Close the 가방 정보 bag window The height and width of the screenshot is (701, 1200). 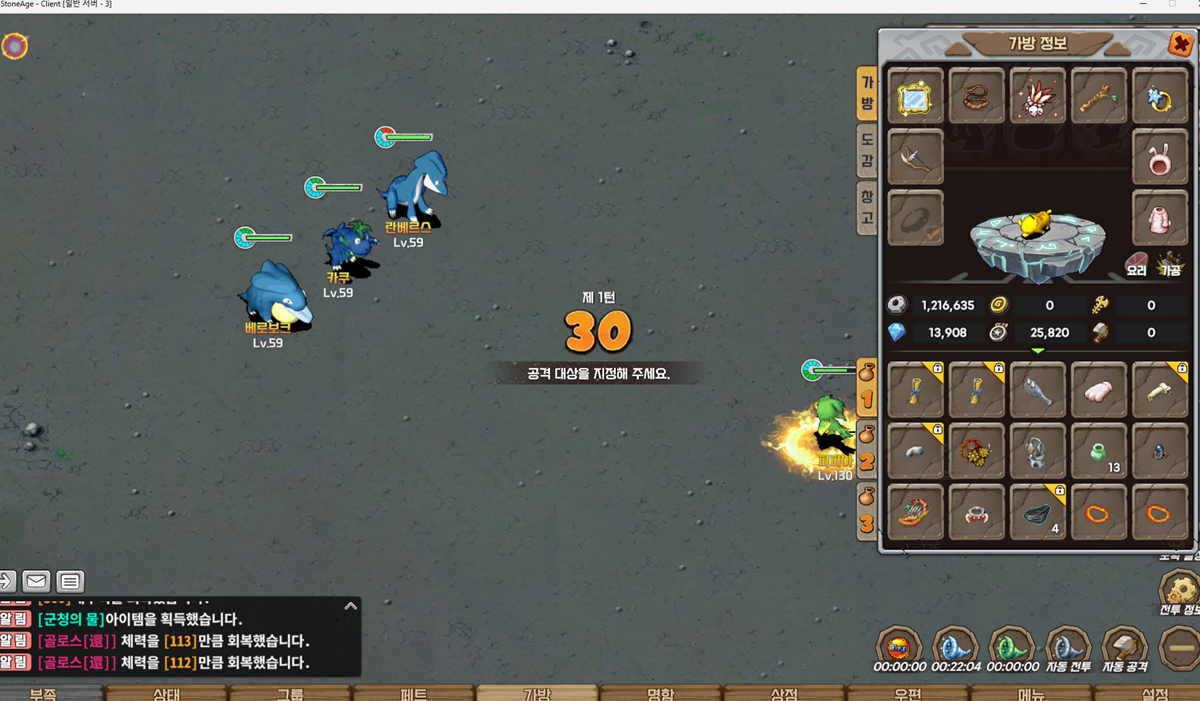click(1179, 44)
